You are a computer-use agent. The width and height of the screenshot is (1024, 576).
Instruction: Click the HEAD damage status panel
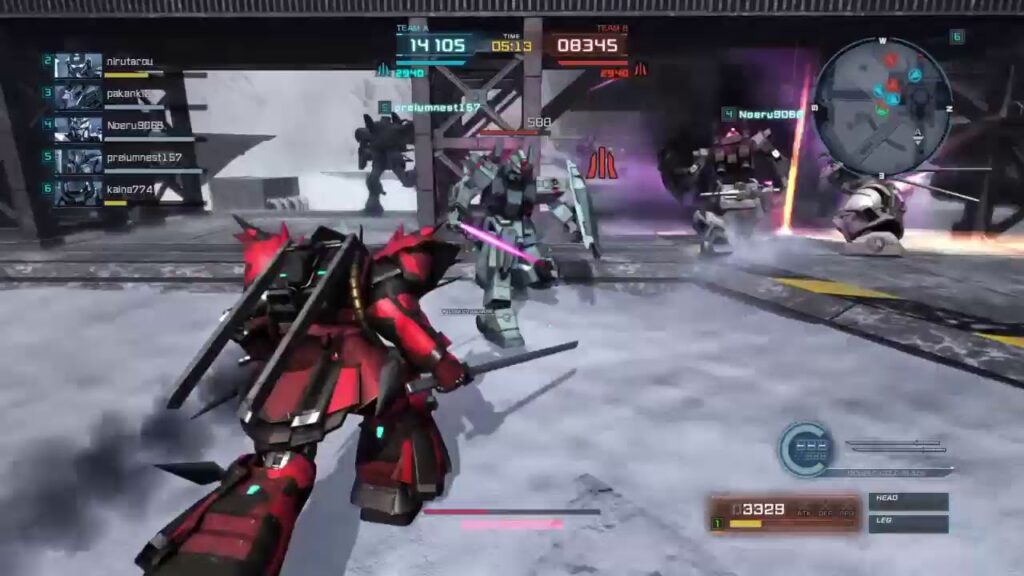[908, 501]
